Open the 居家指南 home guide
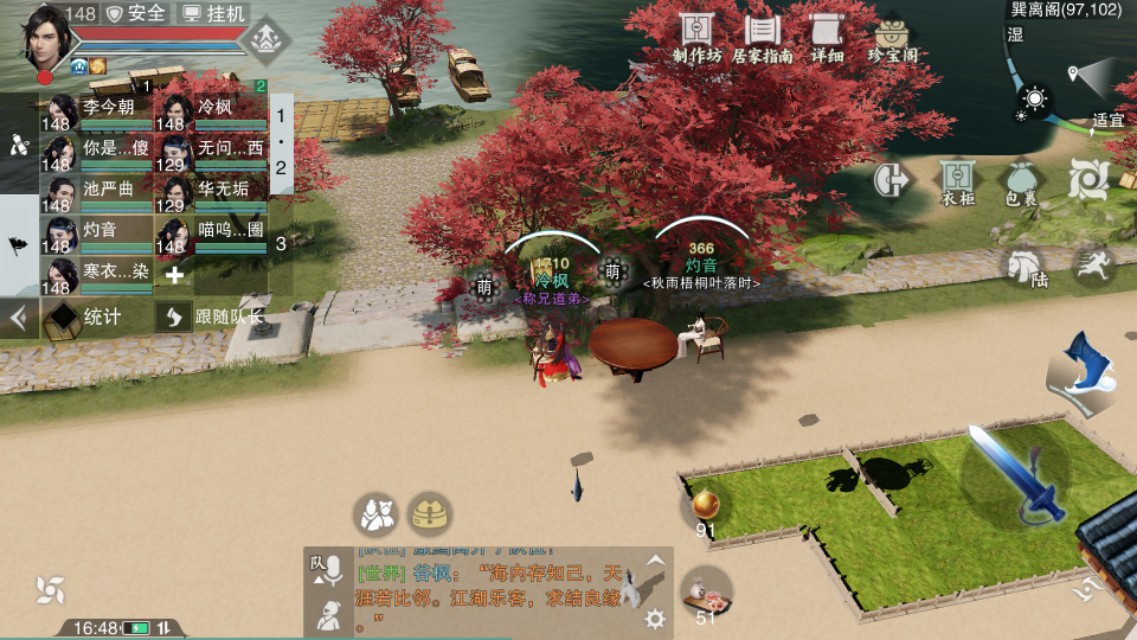1137x640 pixels. click(762, 38)
